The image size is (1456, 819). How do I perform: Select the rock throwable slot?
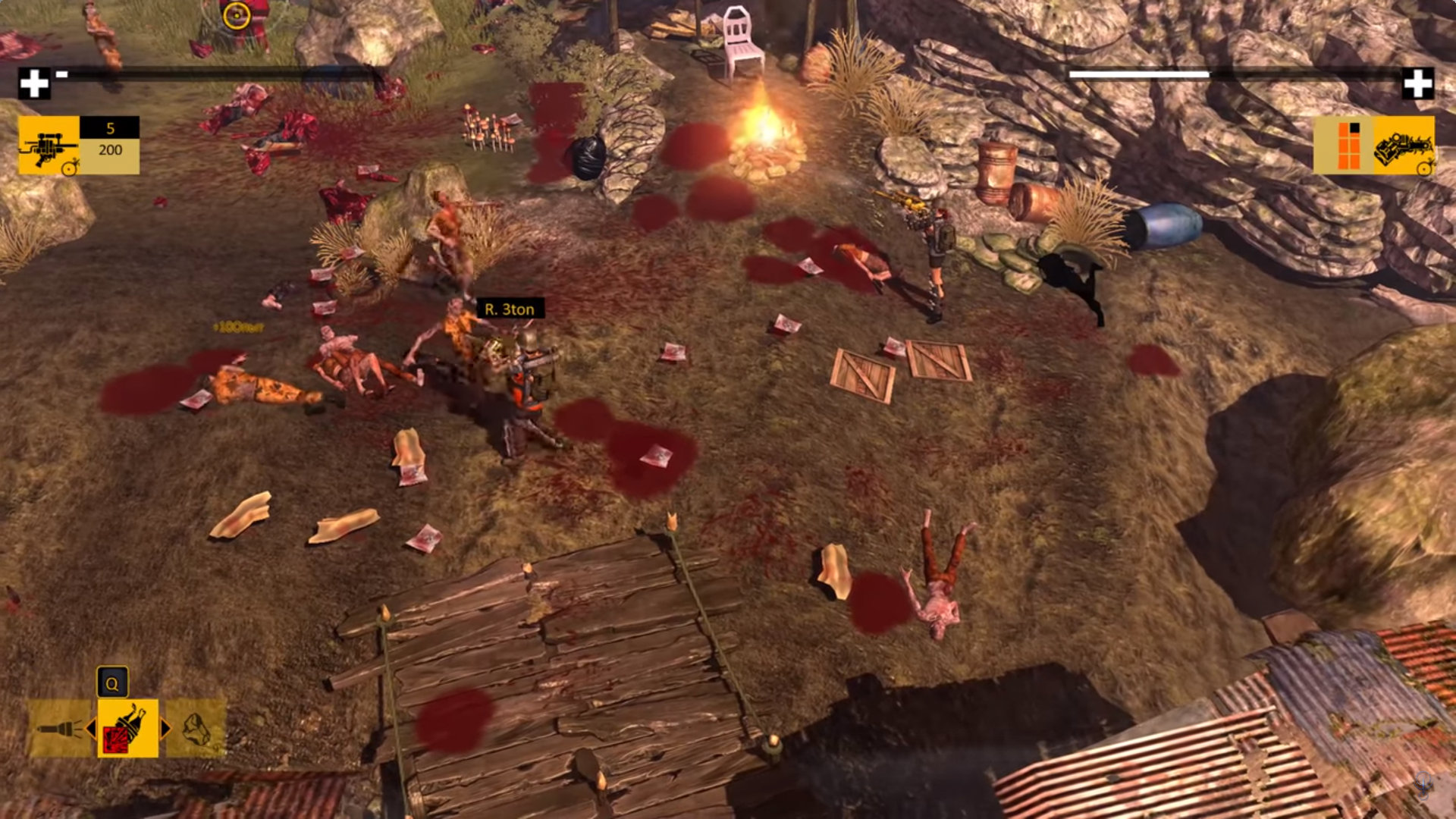point(196,729)
